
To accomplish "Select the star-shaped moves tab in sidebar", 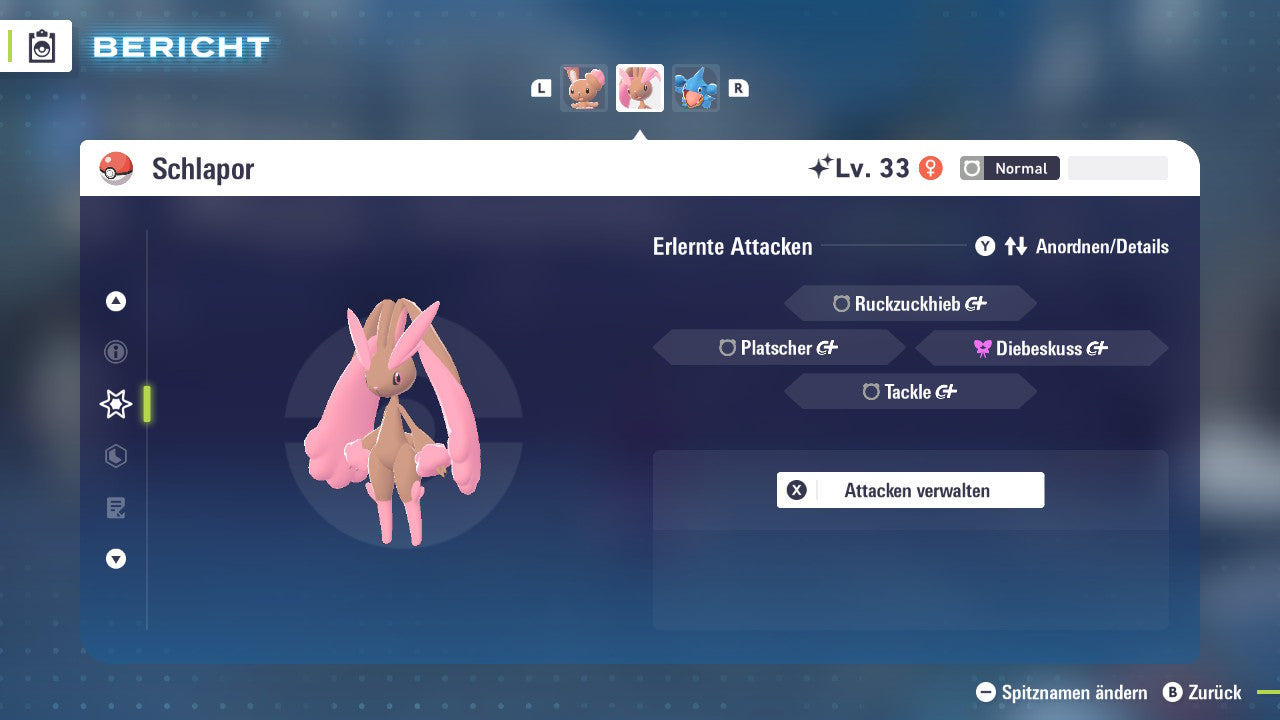I will (115, 404).
